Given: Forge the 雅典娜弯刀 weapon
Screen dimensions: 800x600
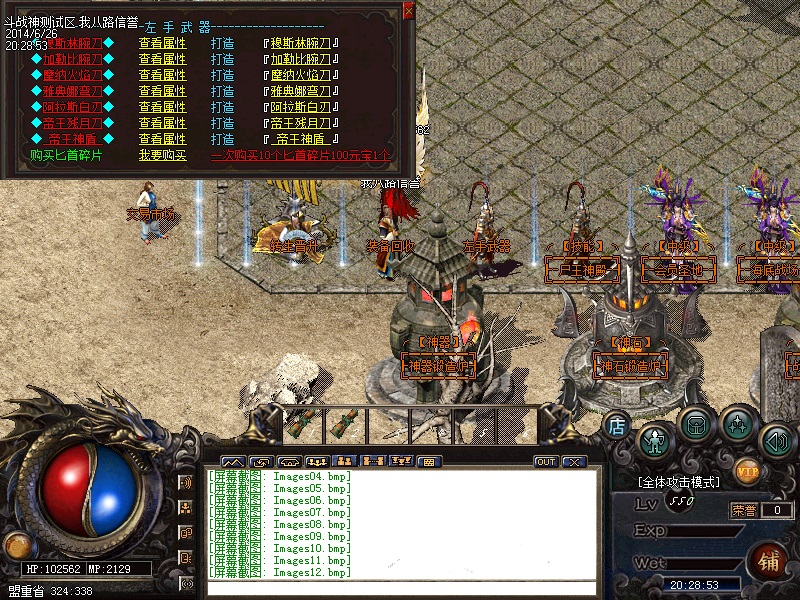Looking at the screenshot, I should pyautogui.click(x=223, y=91).
